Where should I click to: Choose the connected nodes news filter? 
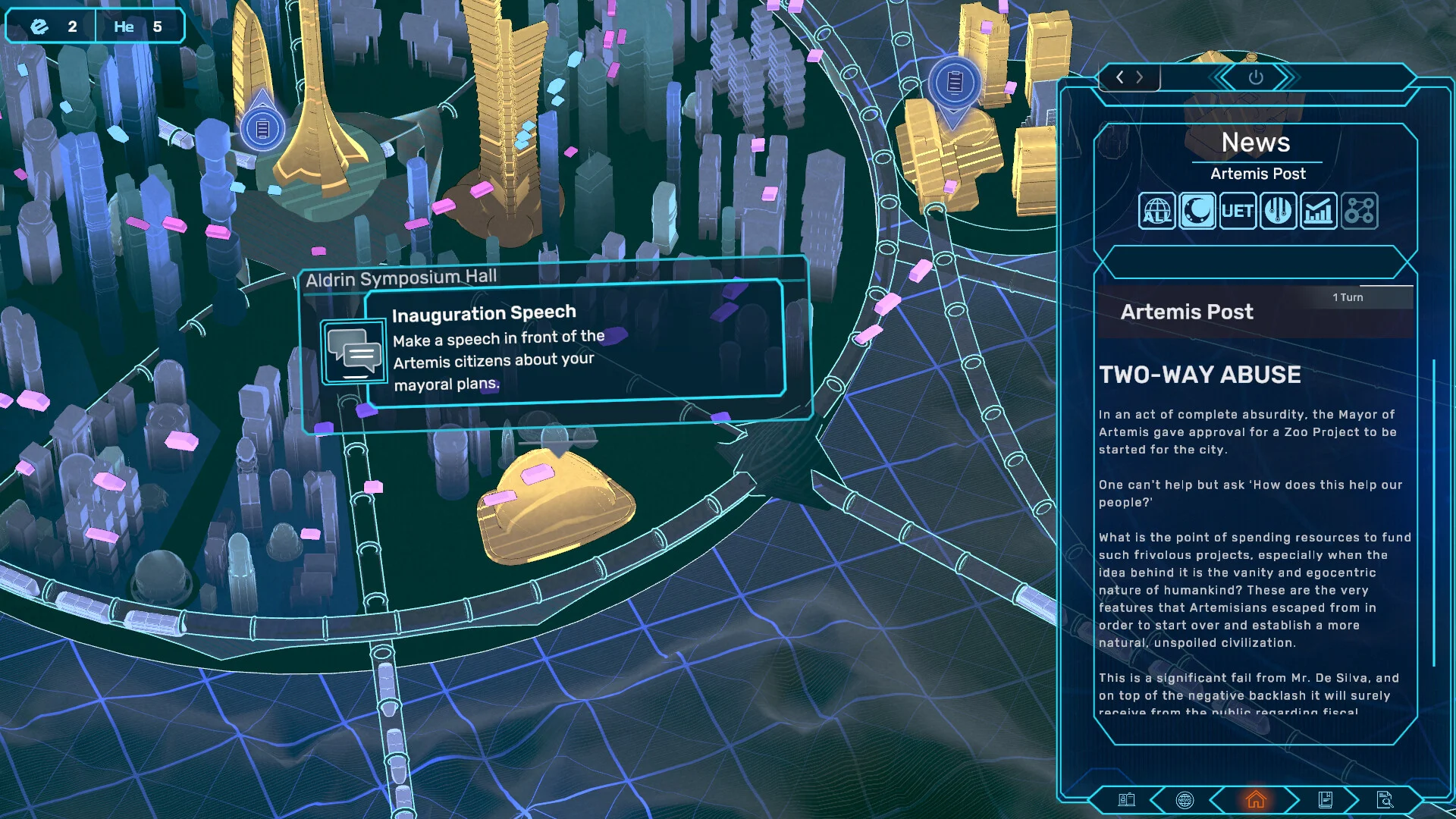click(1359, 212)
